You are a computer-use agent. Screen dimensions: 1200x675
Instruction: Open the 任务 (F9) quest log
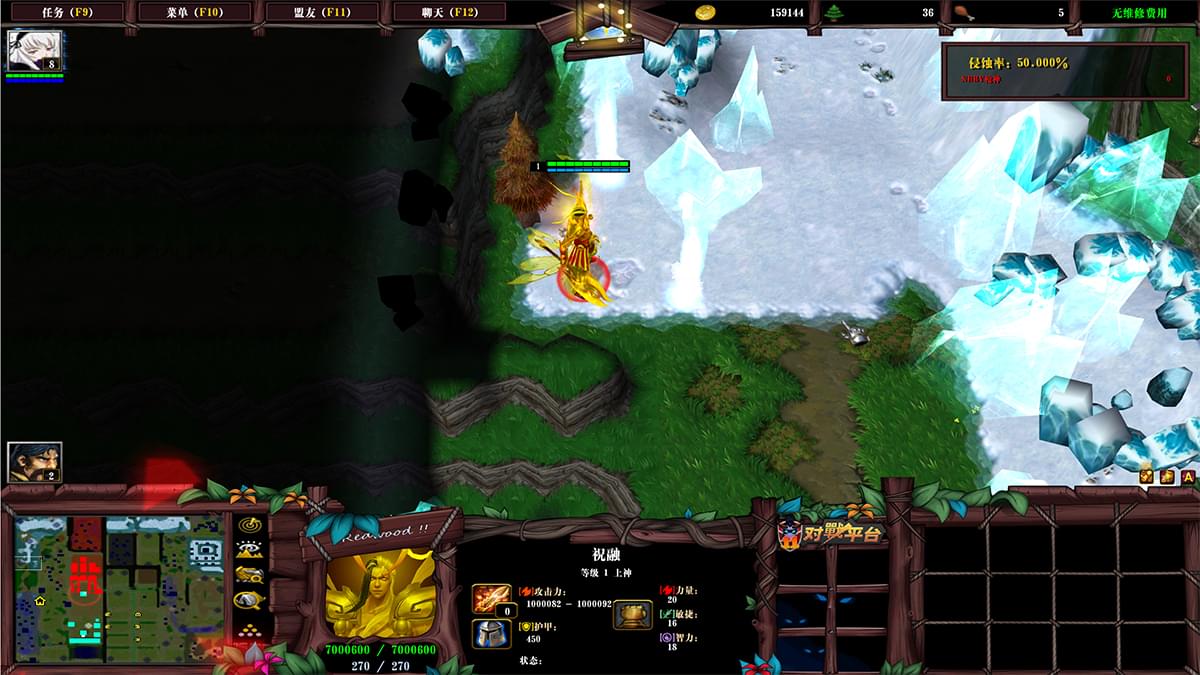click(x=65, y=12)
